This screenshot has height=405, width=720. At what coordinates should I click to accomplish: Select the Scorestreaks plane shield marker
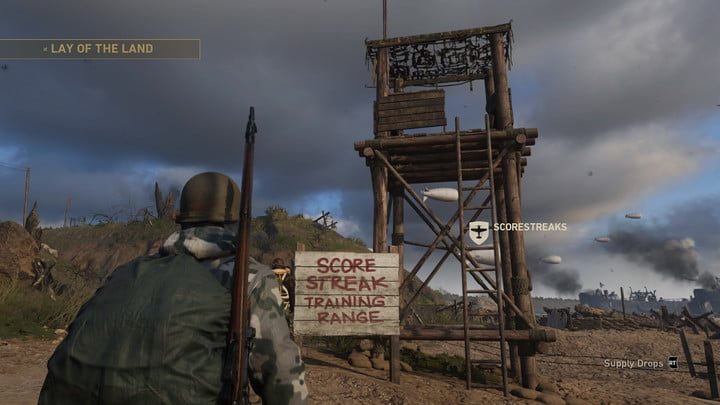(479, 232)
